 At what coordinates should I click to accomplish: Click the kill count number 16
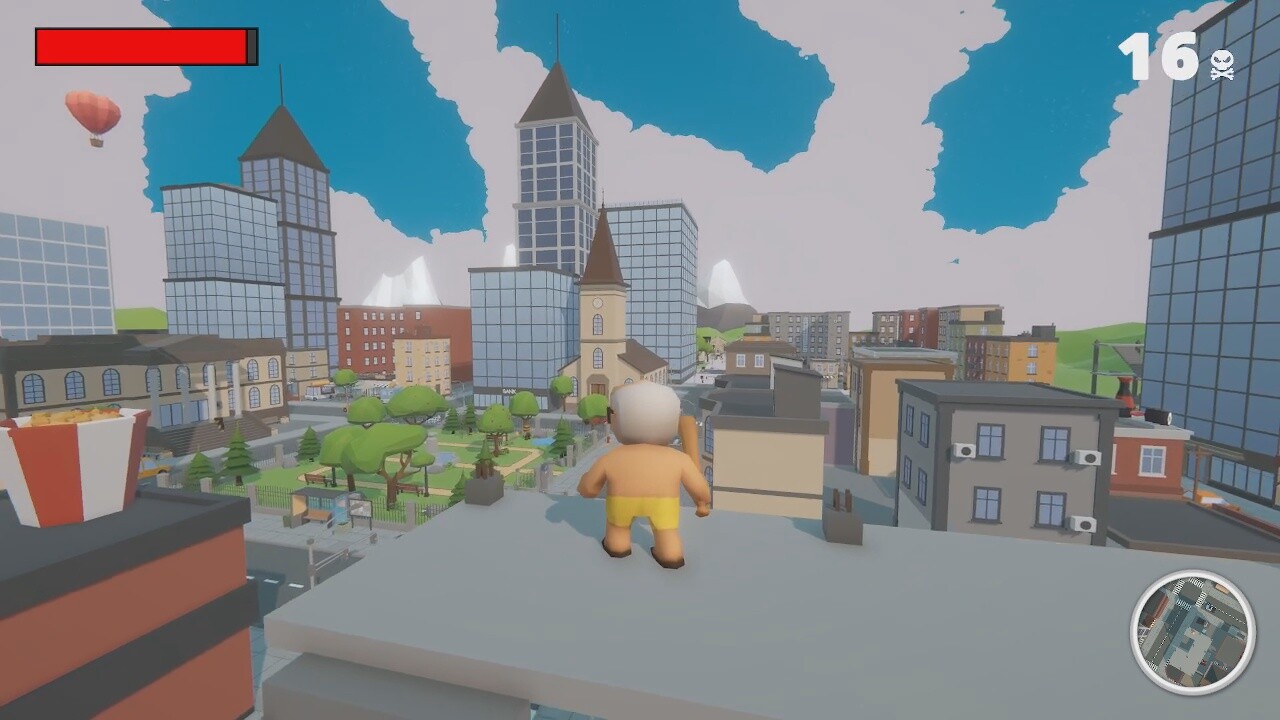coord(1160,57)
